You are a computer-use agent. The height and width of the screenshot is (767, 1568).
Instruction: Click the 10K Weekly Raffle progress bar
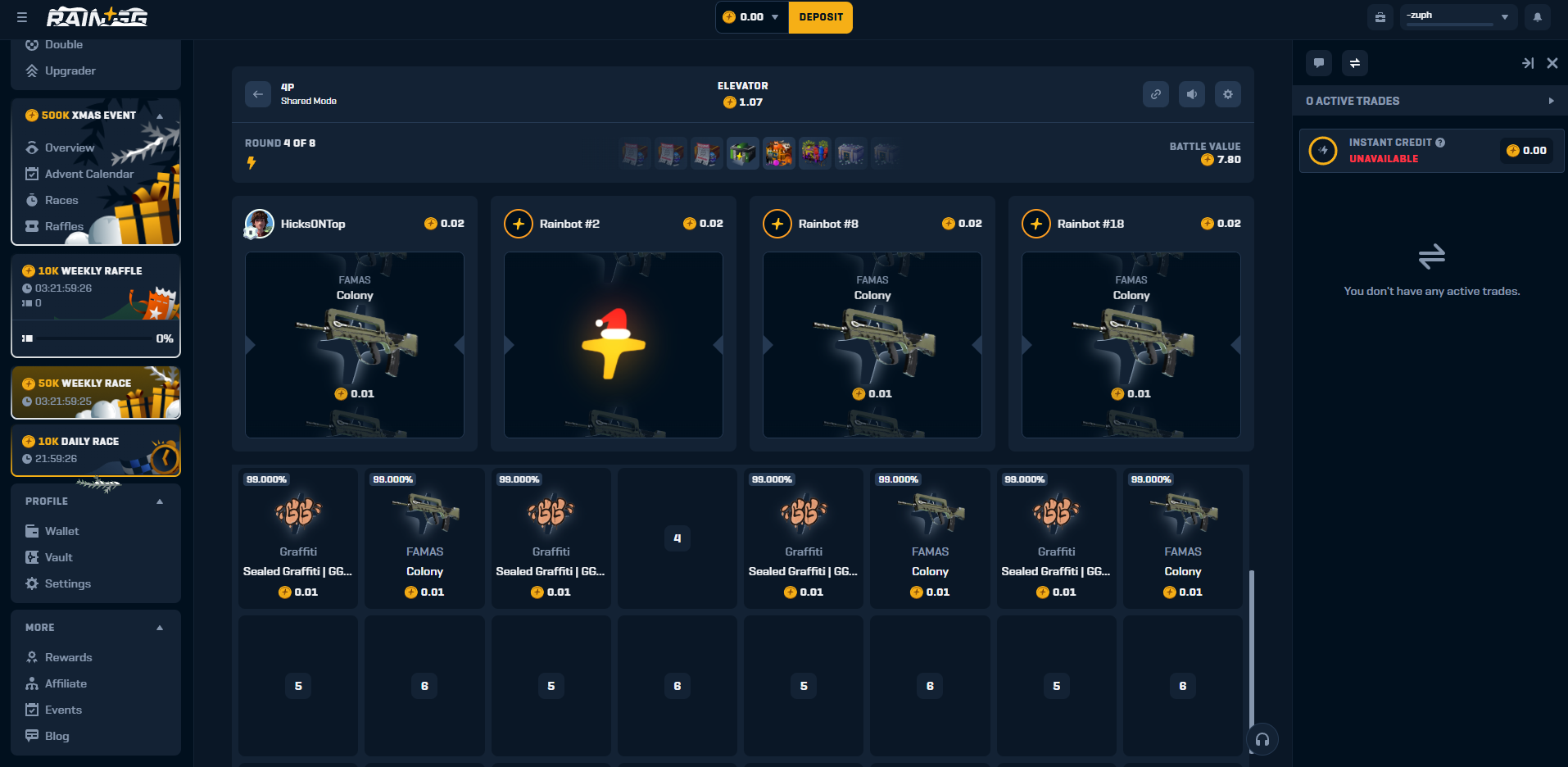coord(96,338)
